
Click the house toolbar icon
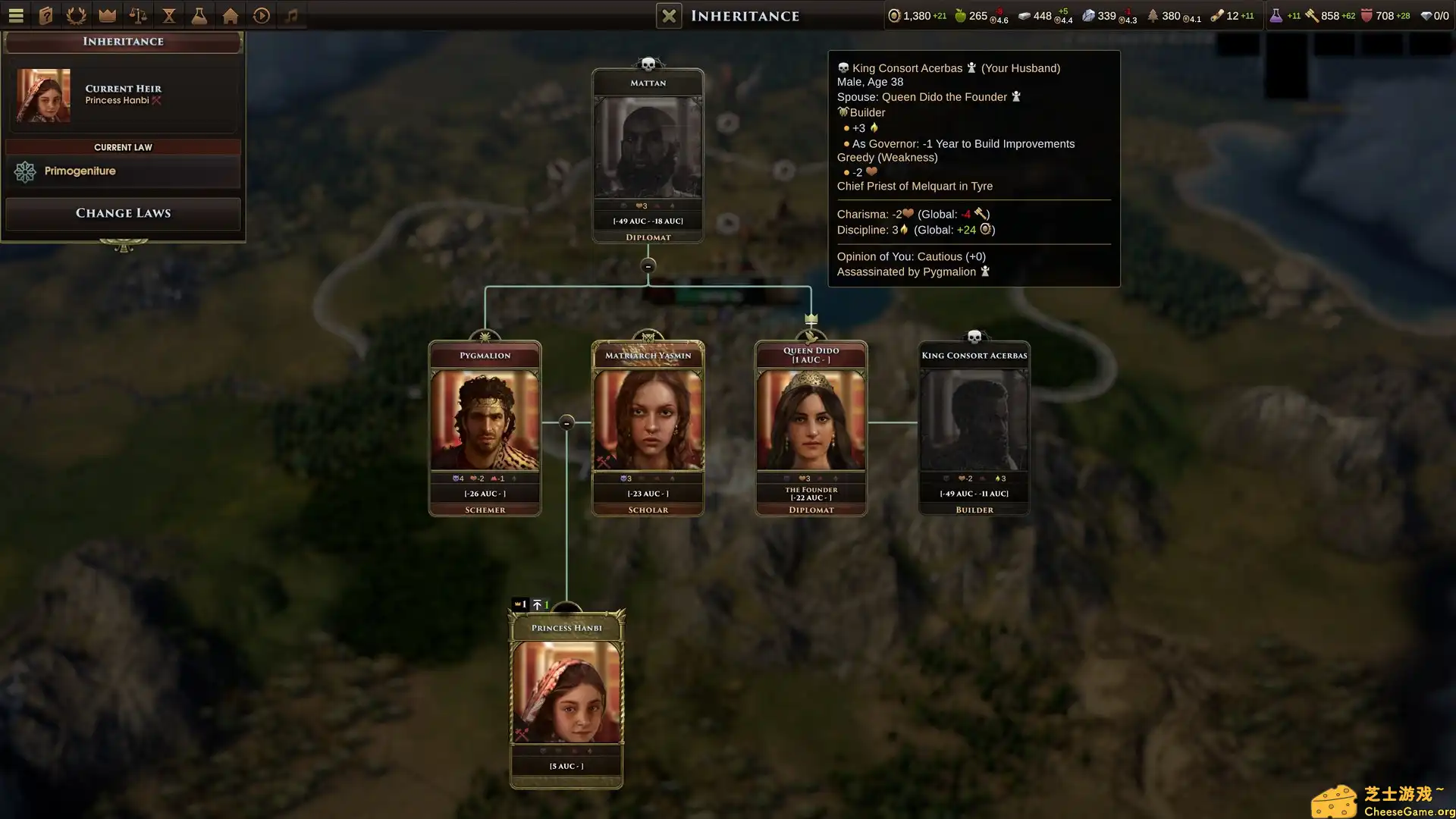(x=231, y=15)
